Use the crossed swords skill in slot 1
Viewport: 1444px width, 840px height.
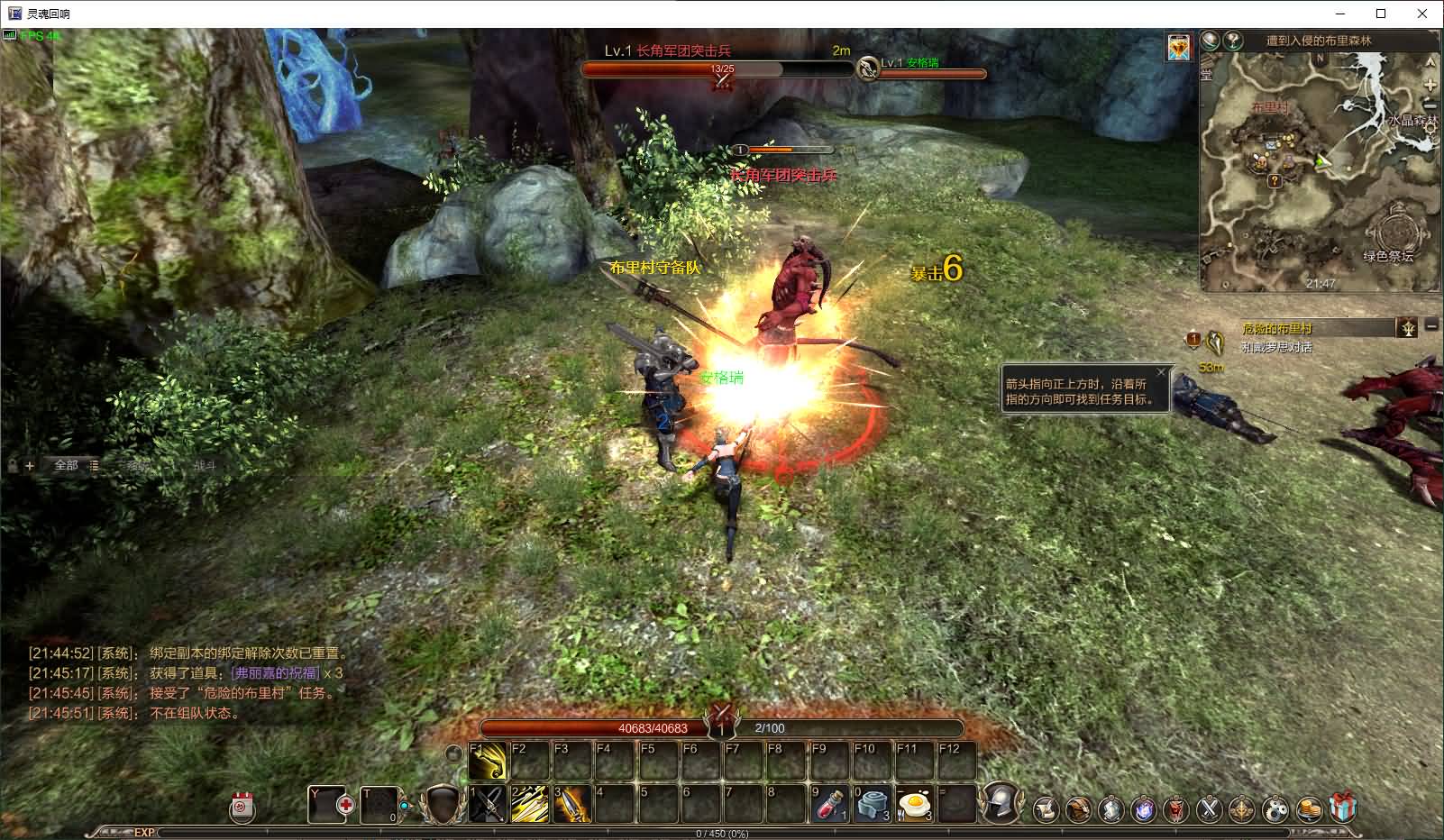tap(488, 804)
